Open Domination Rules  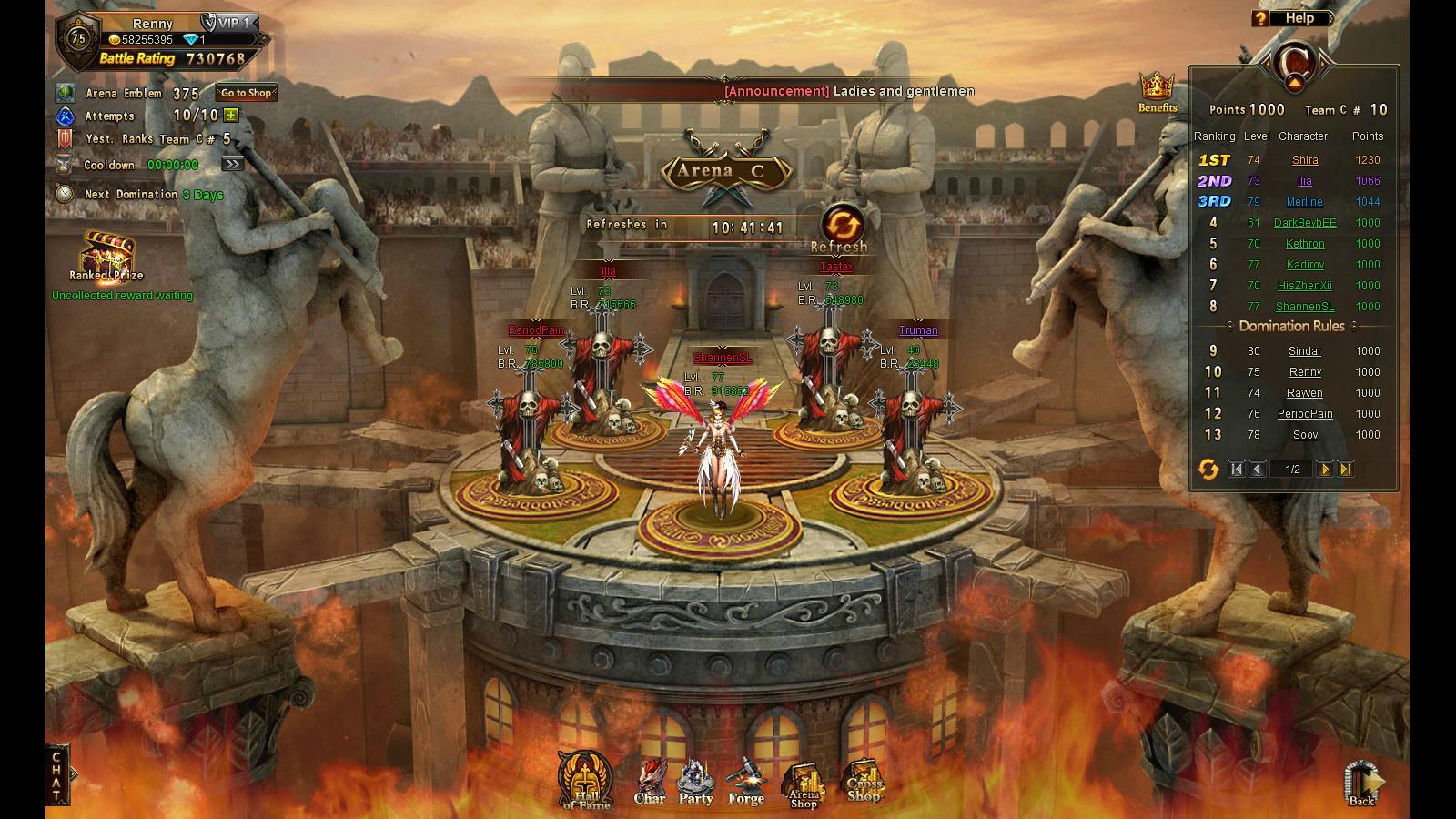point(1291,326)
